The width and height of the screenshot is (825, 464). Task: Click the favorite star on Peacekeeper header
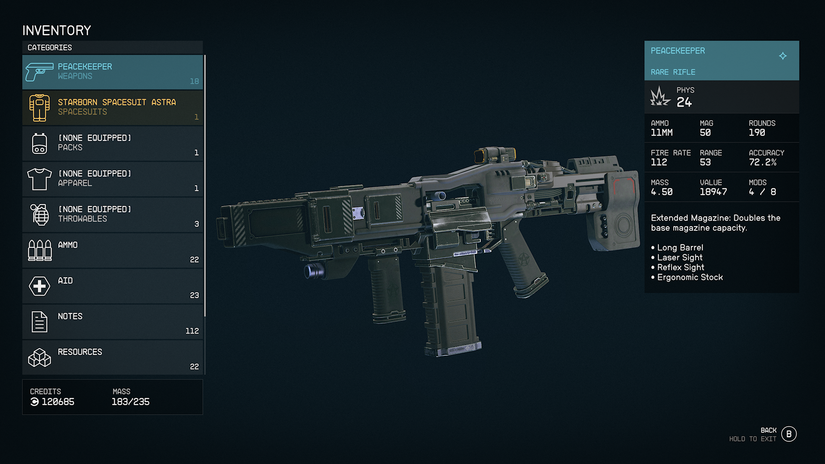[x=782, y=56]
